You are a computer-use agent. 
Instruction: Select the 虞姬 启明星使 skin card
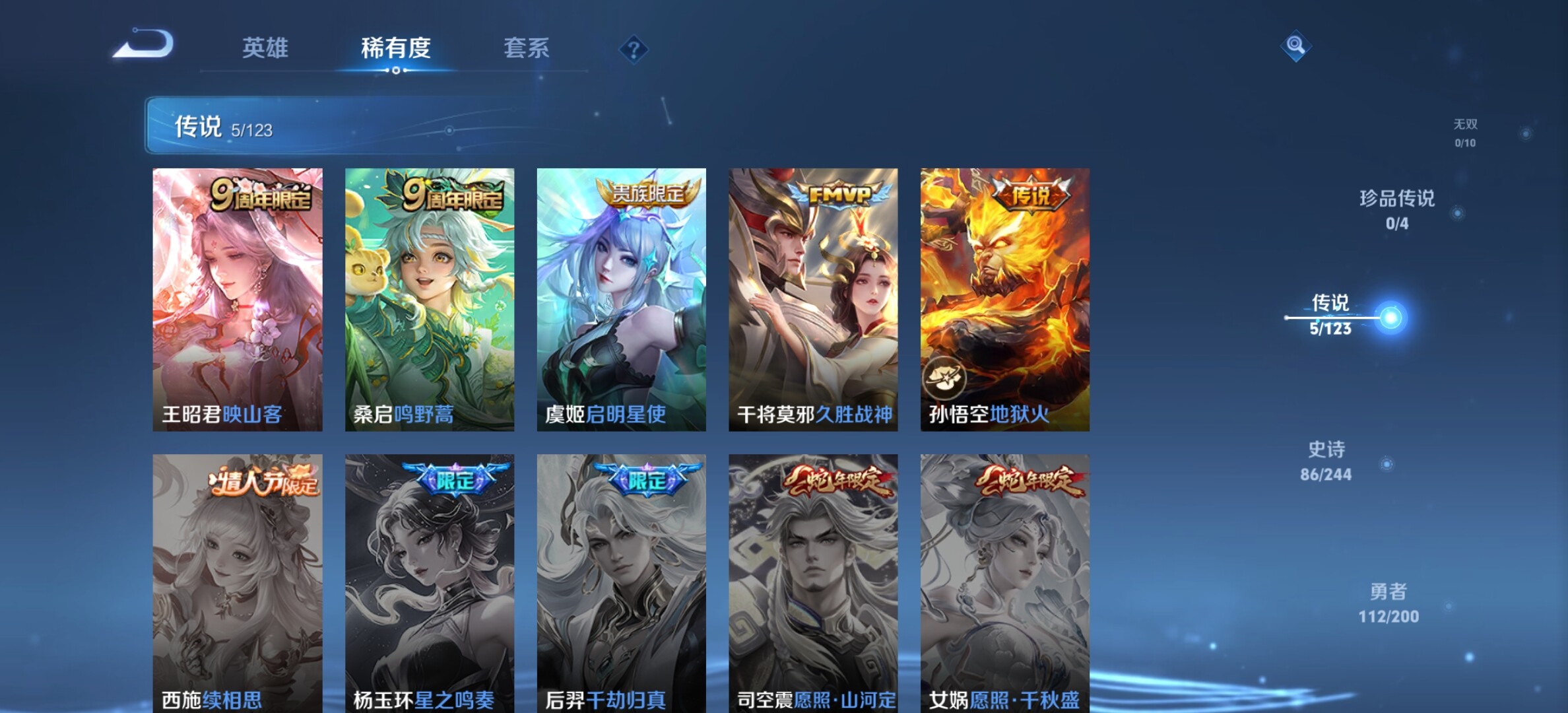621,299
